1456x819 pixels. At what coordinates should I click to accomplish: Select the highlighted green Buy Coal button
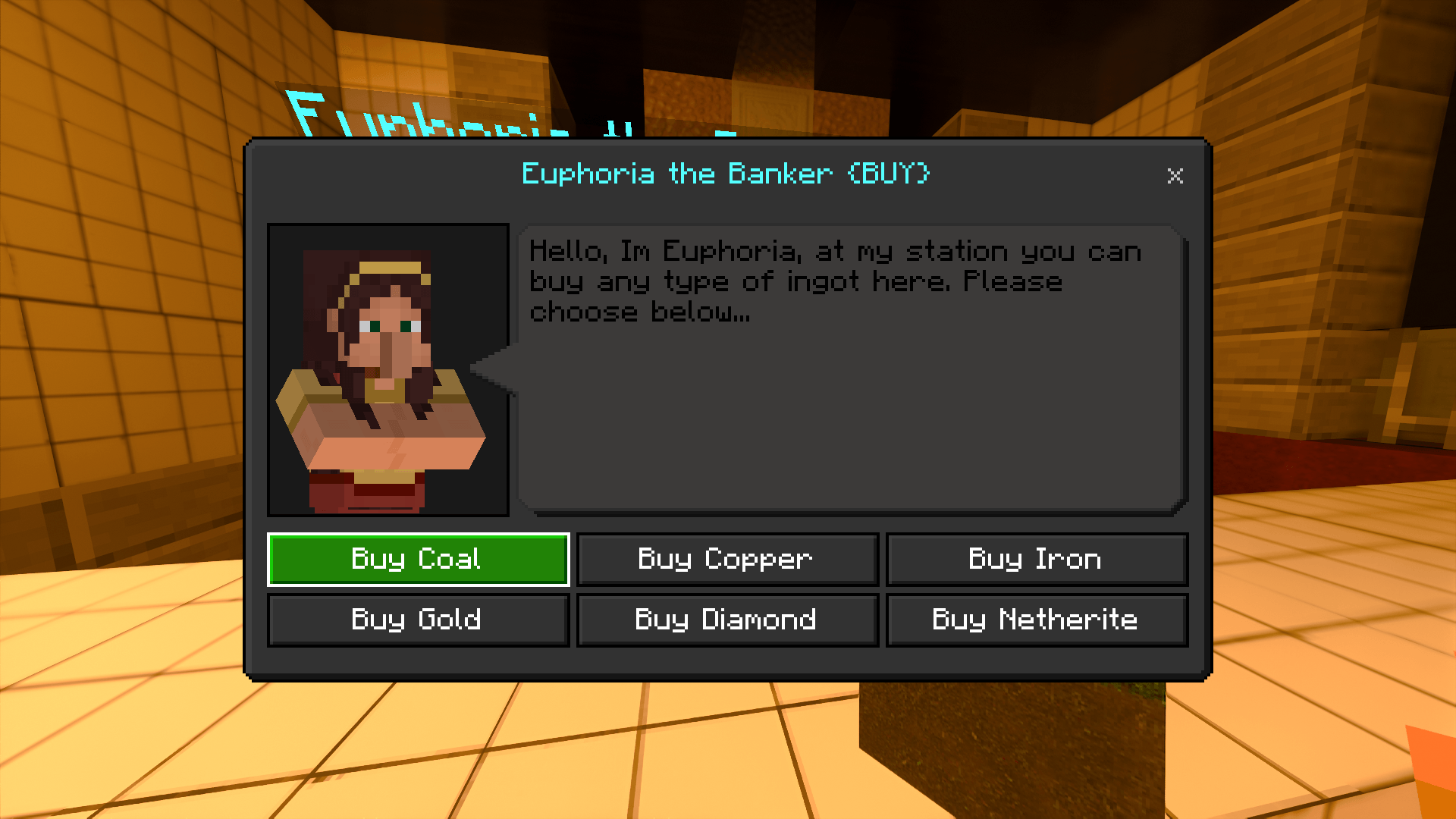(418, 559)
